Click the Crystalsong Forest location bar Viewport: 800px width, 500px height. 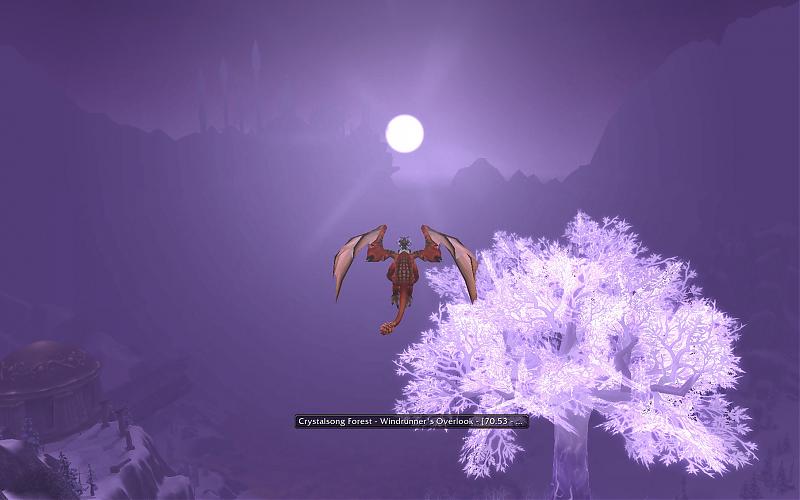point(411,422)
